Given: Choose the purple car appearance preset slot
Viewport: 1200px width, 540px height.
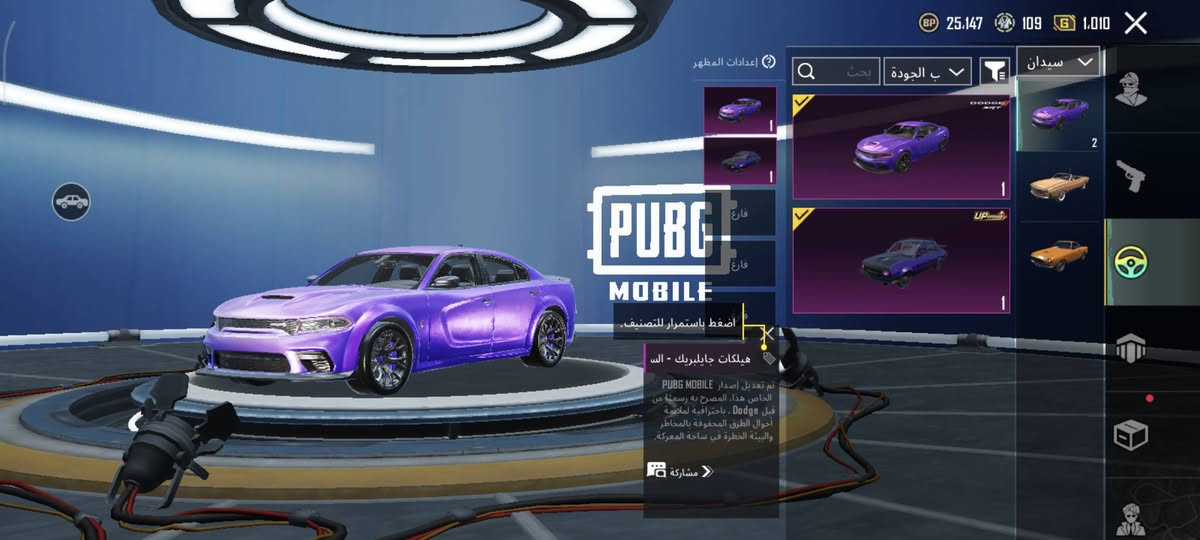Looking at the screenshot, I should coord(740,111).
